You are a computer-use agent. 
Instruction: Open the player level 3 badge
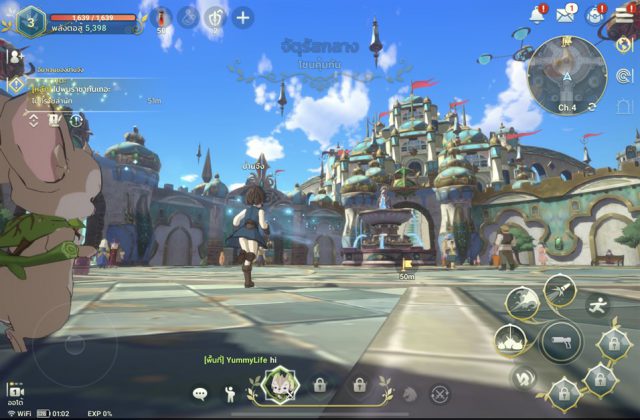point(30,20)
